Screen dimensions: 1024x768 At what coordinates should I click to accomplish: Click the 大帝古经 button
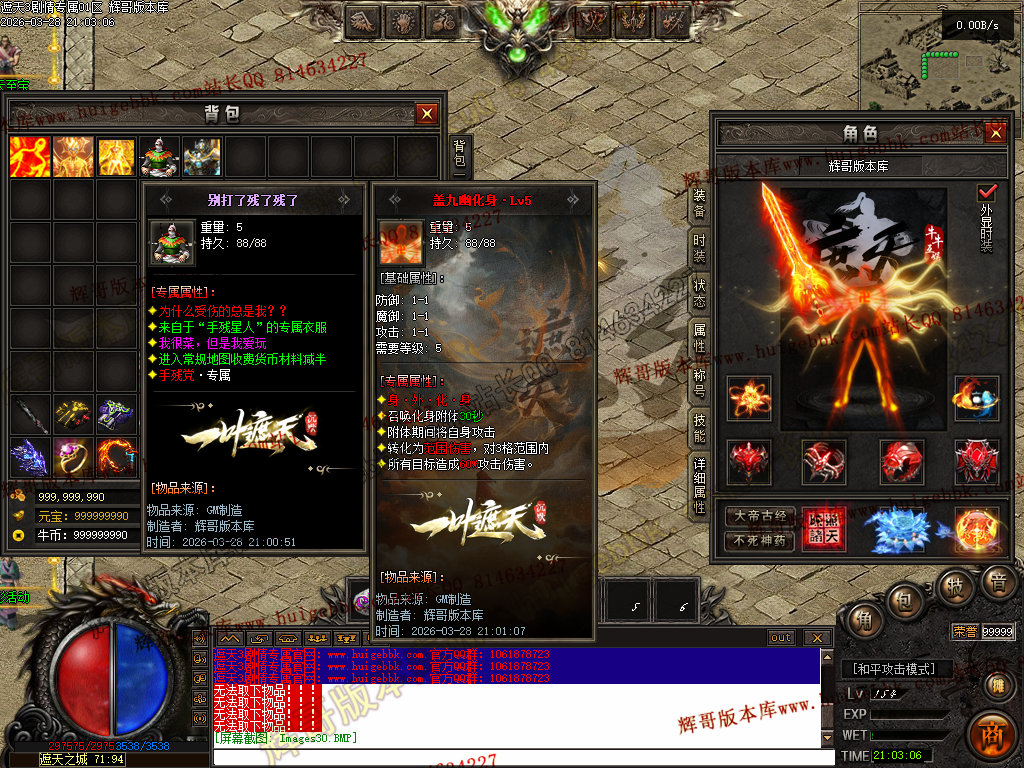click(x=760, y=517)
